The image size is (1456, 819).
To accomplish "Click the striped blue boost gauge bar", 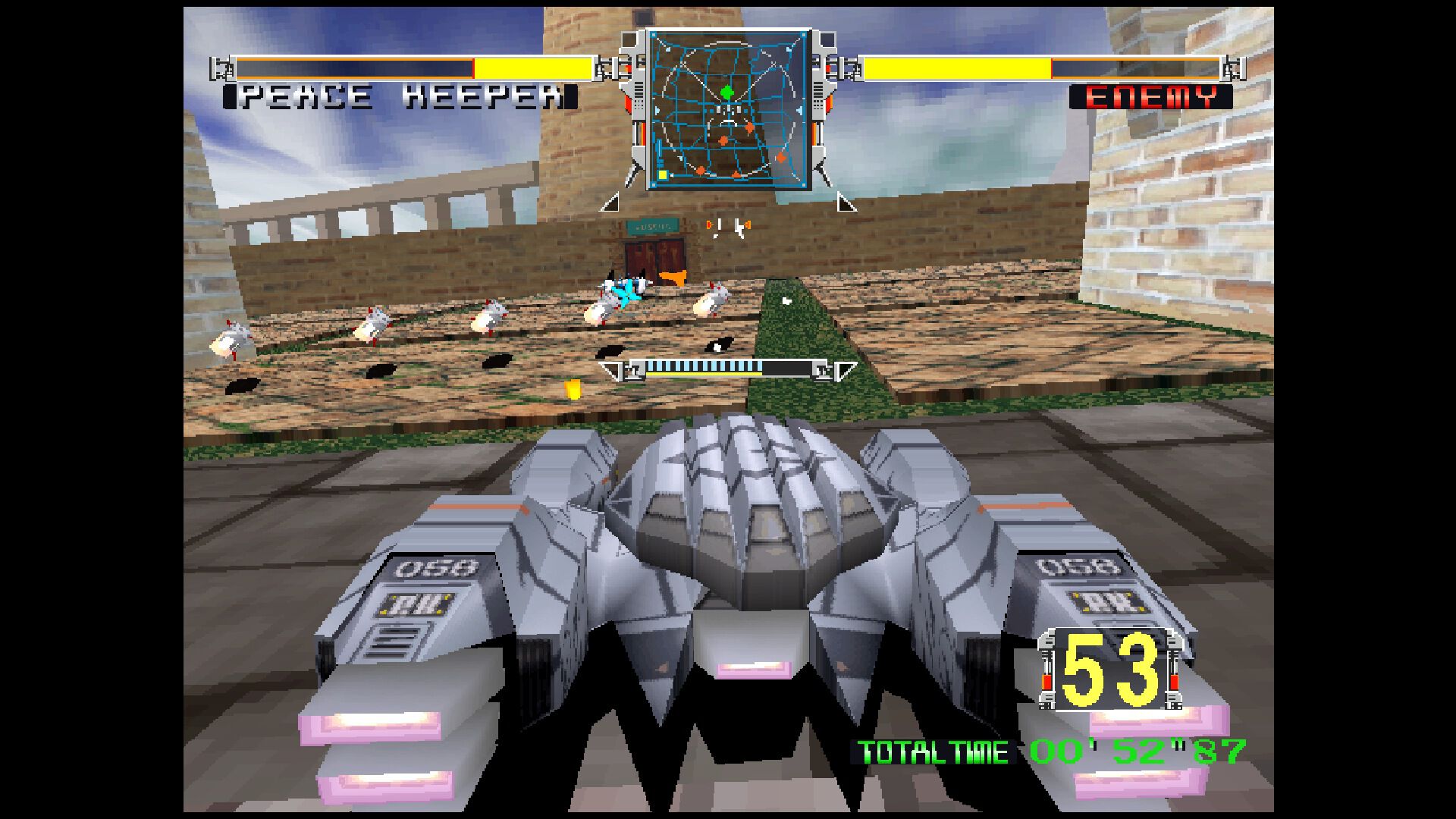I will (x=705, y=366).
